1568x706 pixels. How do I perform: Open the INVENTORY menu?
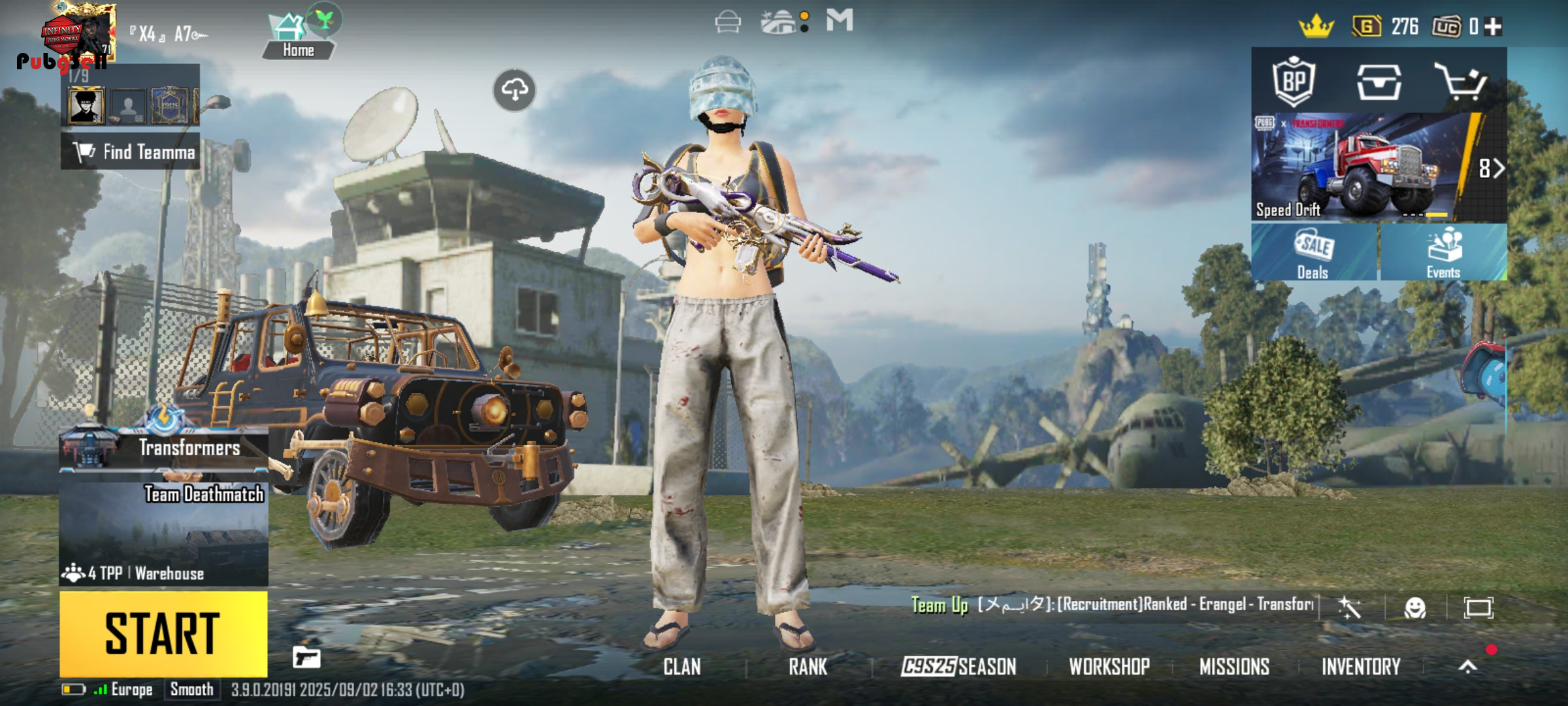1361,667
